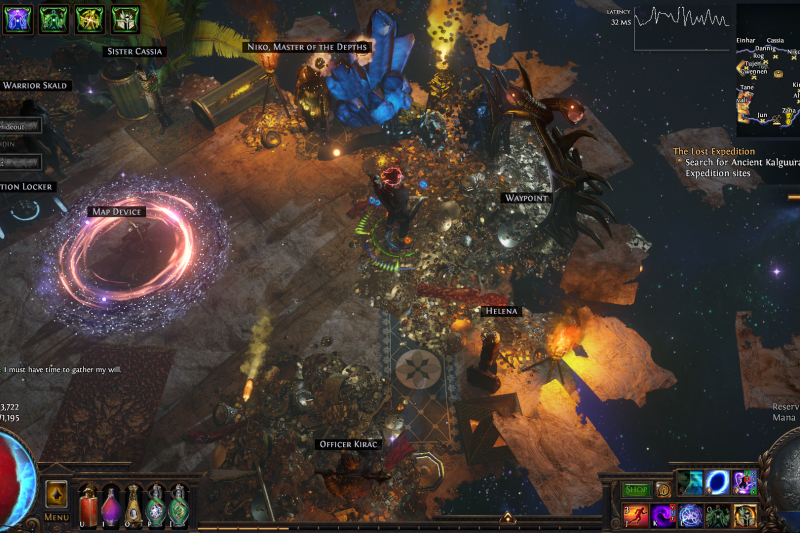Open the Menu button
Viewport: 800px width, 533px height.
click(56, 518)
